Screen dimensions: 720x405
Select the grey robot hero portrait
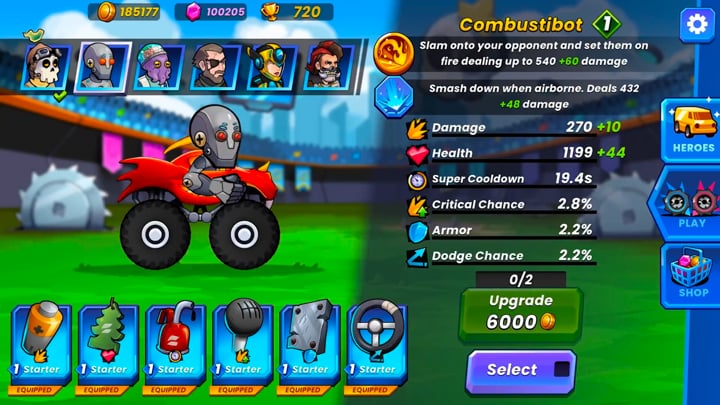[x=103, y=67]
